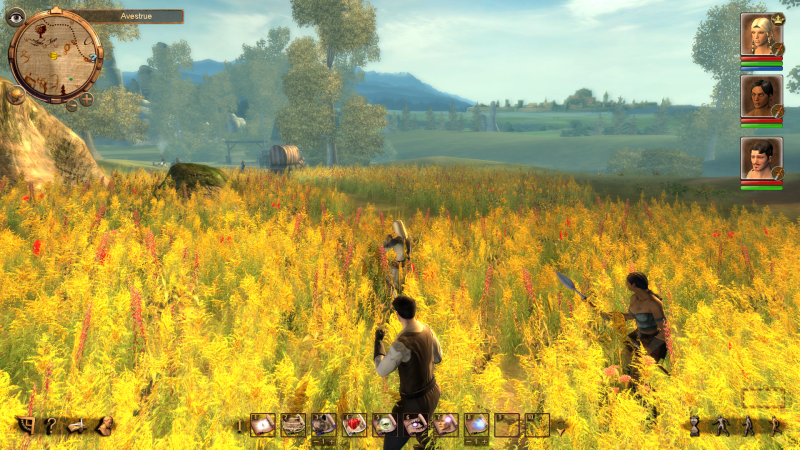800x450 pixels.
Task: Use the red heart scroll hotbar slot
Action: pos(355,425)
